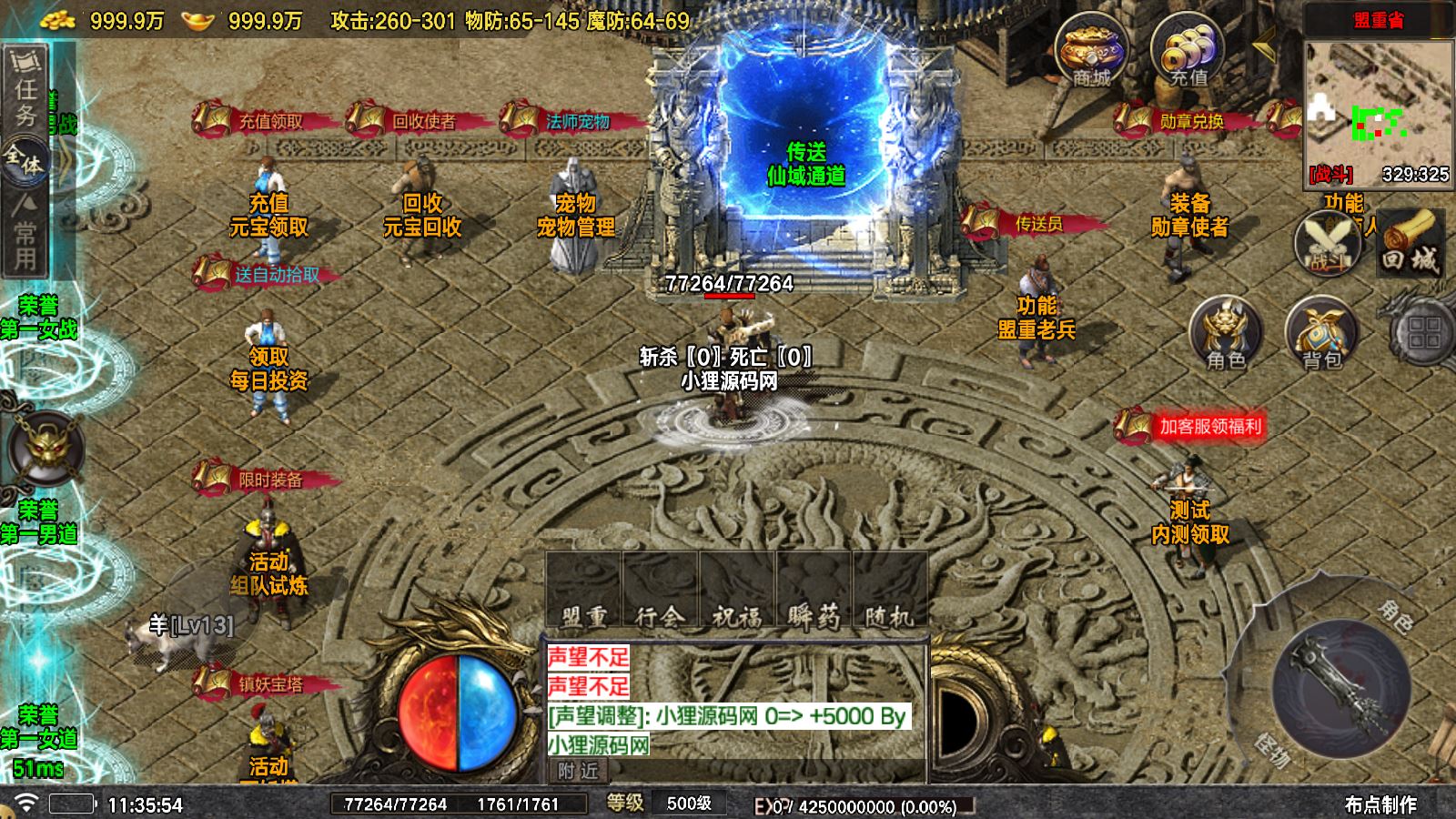The height and width of the screenshot is (819, 1456).
Task: Open the 充值 recharge icon
Action: click(x=1187, y=51)
